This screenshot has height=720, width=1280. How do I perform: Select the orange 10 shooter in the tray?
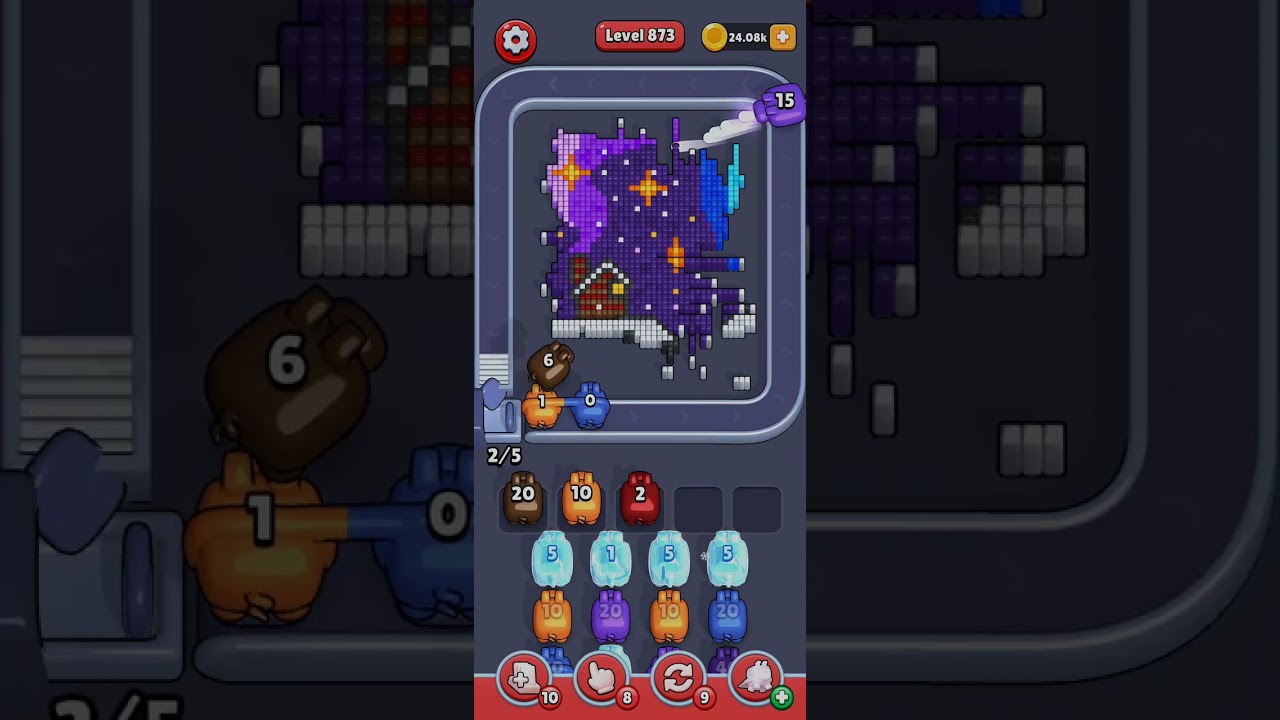[581, 499]
